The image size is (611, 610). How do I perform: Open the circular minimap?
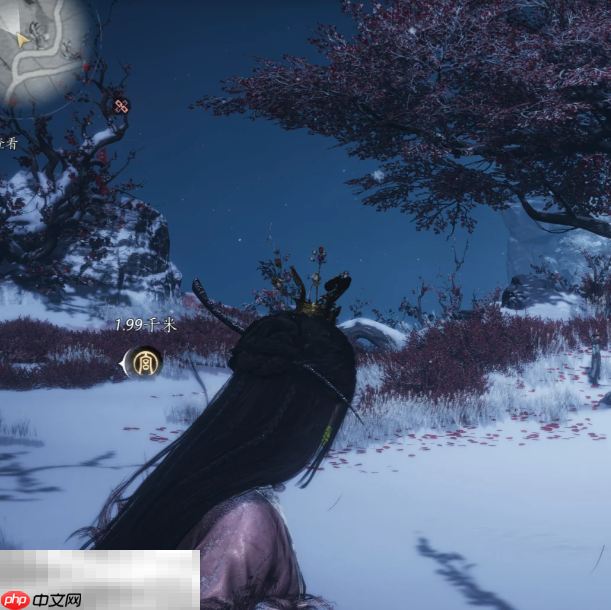pyautogui.click(x=42, y=48)
